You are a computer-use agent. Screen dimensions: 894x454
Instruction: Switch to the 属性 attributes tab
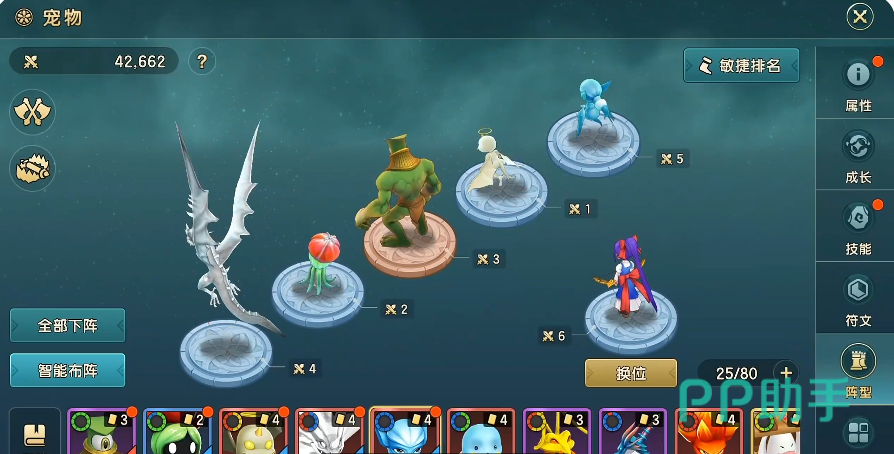(x=858, y=84)
